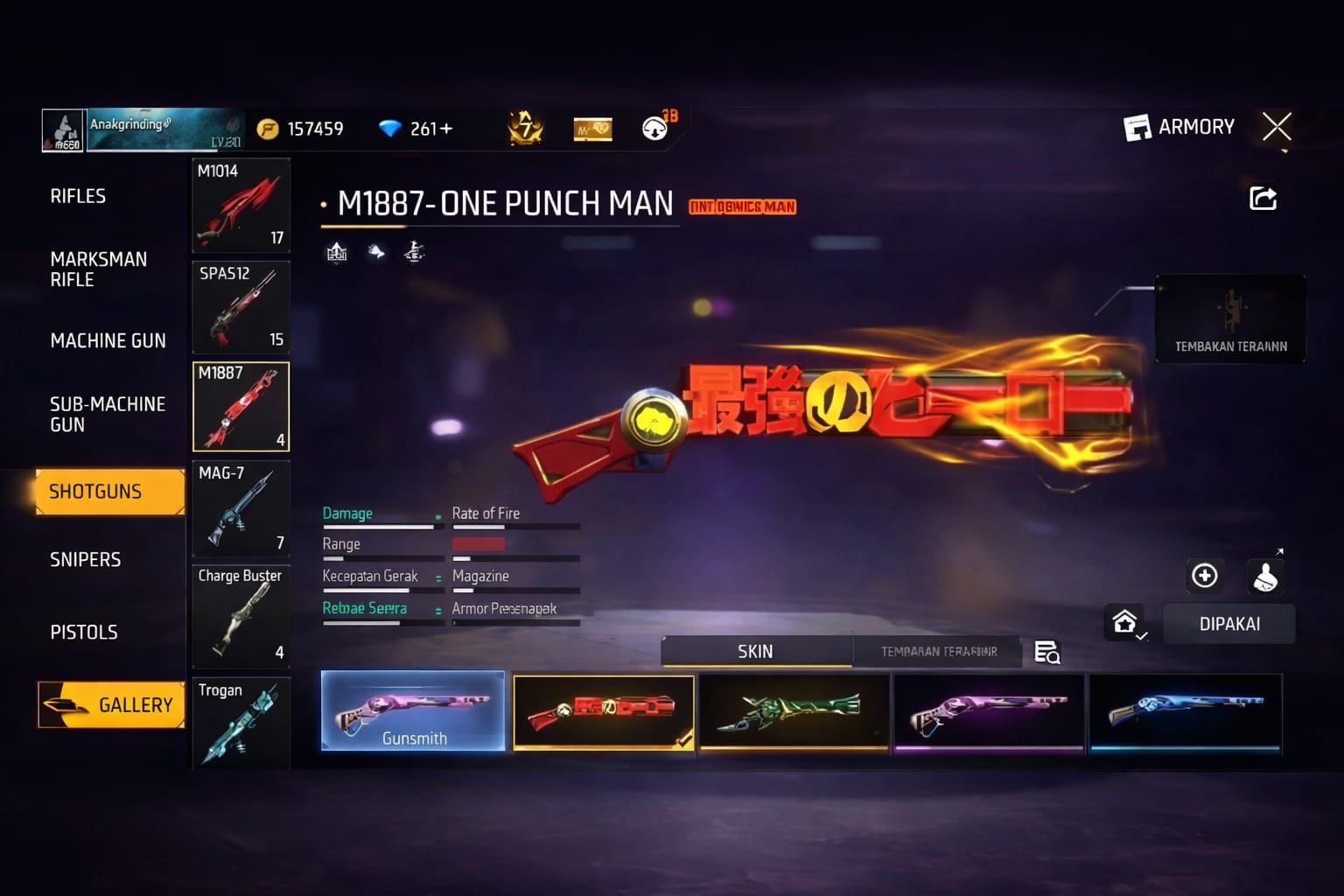Image resolution: width=1344 pixels, height=896 pixels.
Task: Close the armory screen with the X
Action: pos(1277,128)
